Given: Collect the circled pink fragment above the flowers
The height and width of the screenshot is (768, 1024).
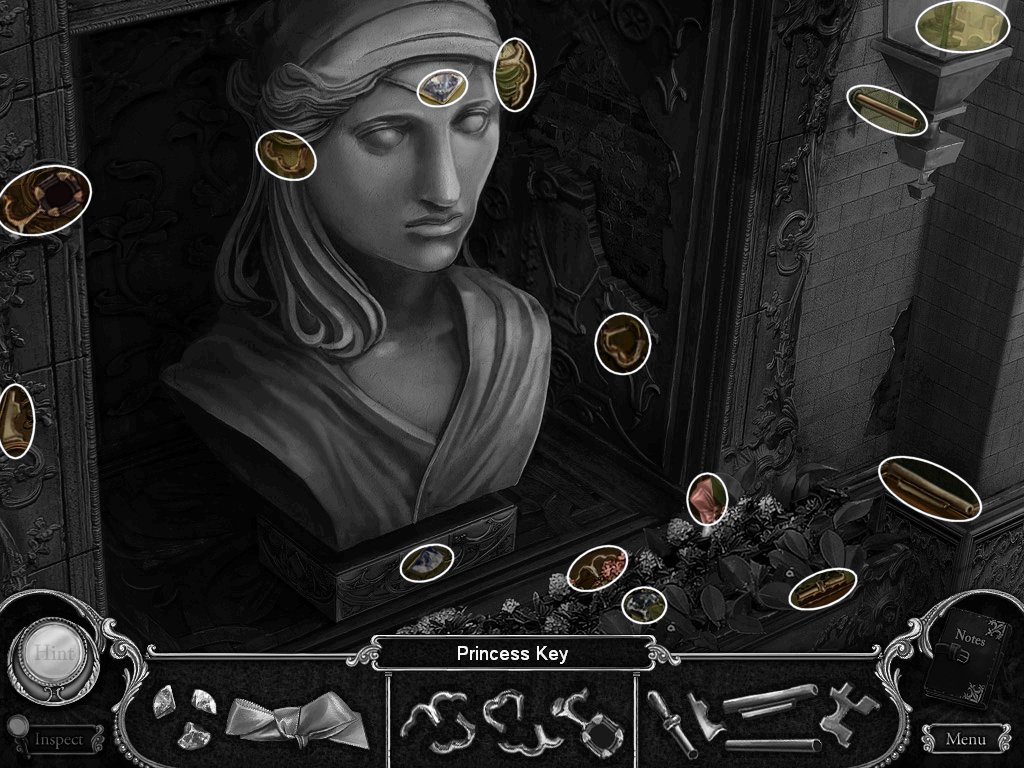Looking at the screenshot, I should click(x=707, y=499).
